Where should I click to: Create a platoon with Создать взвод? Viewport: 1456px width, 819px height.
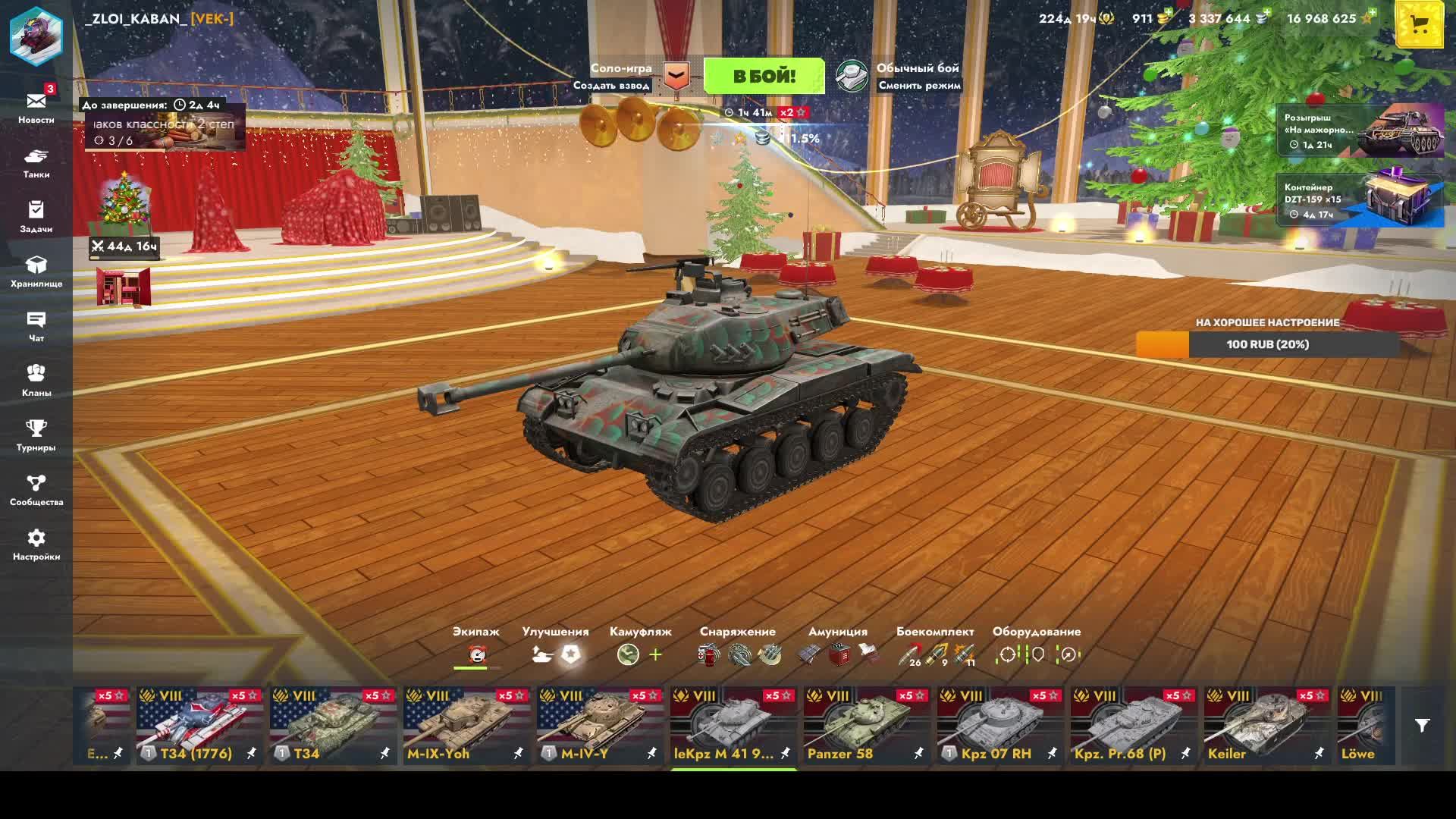pos(611,86)
